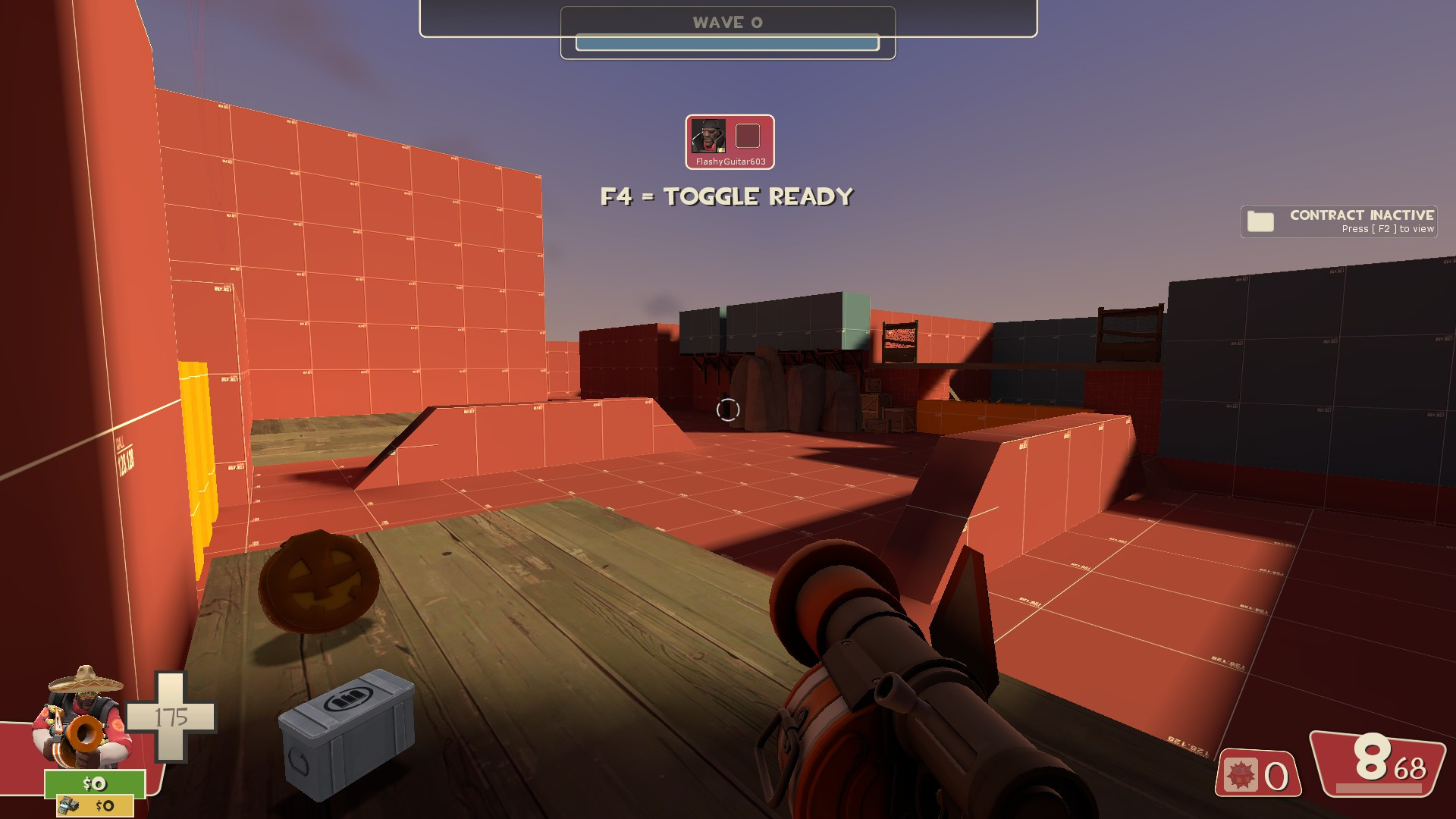Toggle the F4 ready state label
Image resolution: width=1456 pixels, height=819 pixels.
click(x=726, y=196)
